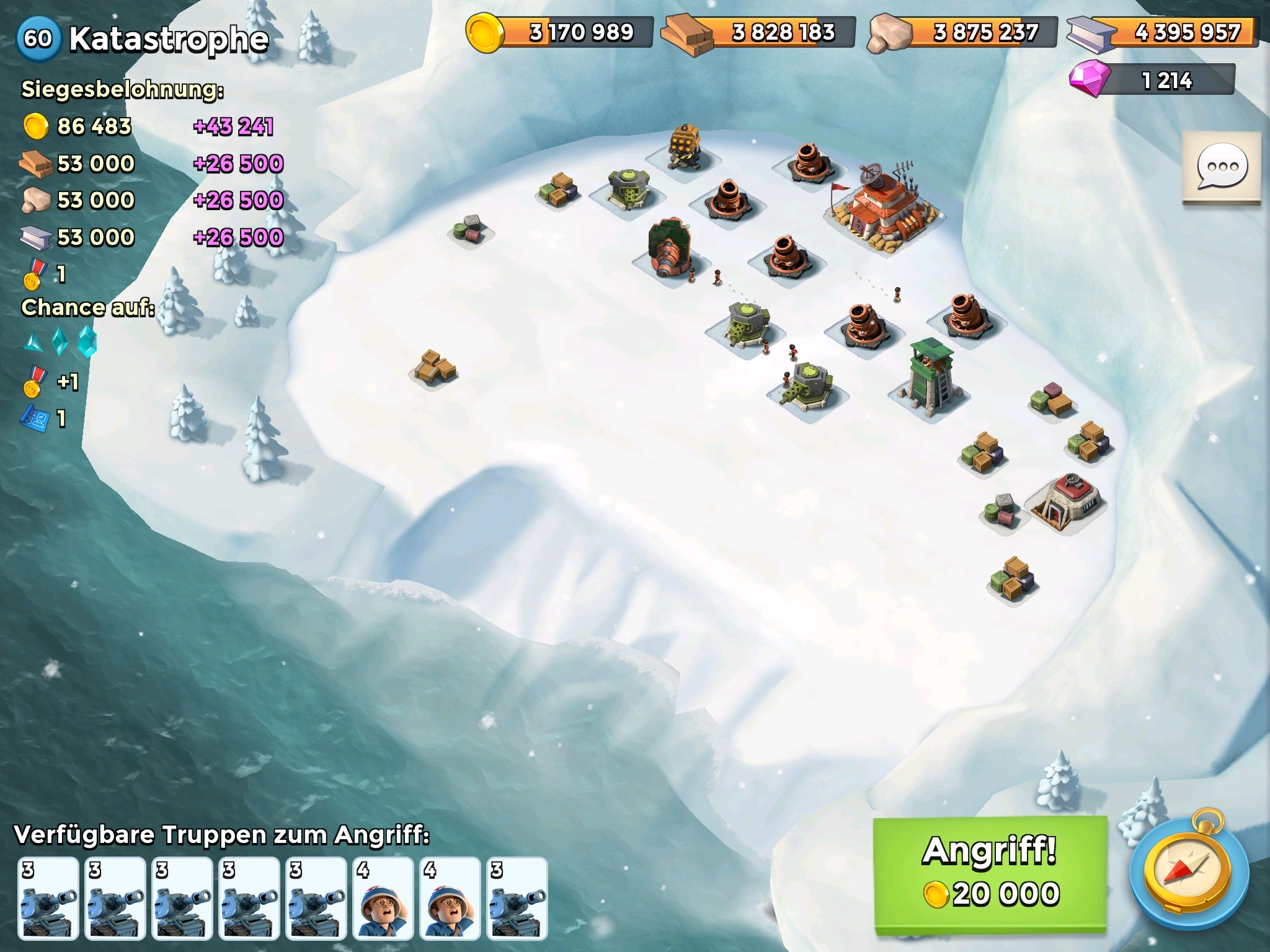Screen dimensions: 1270x952
Task: Tap the pink diamond counter
Action: 1152,81
